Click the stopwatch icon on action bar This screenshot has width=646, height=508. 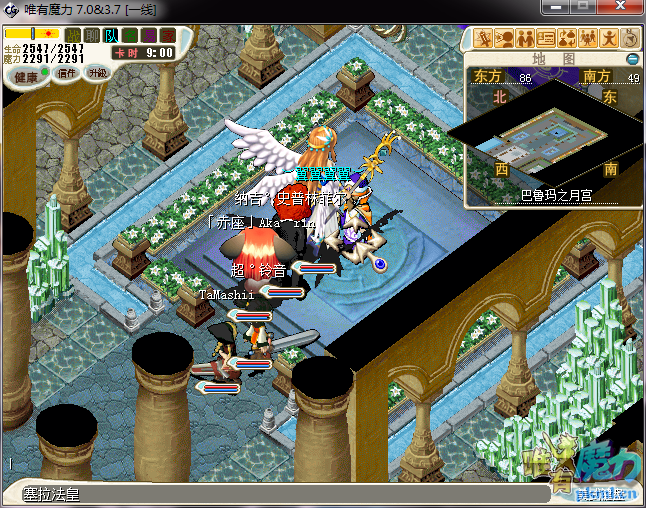(x=630, y=39)
